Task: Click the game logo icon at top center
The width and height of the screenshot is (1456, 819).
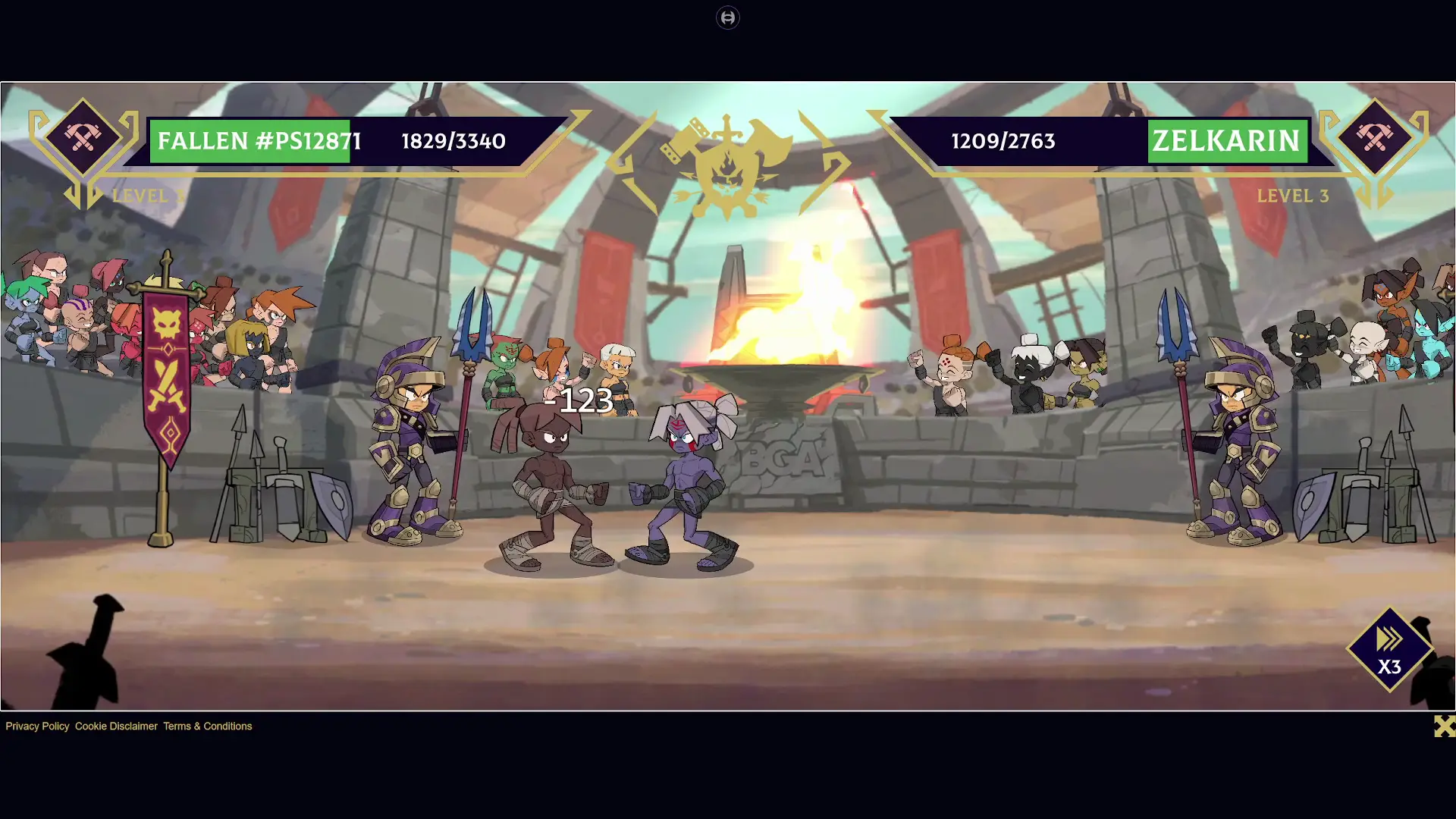Action: [728, 17]
